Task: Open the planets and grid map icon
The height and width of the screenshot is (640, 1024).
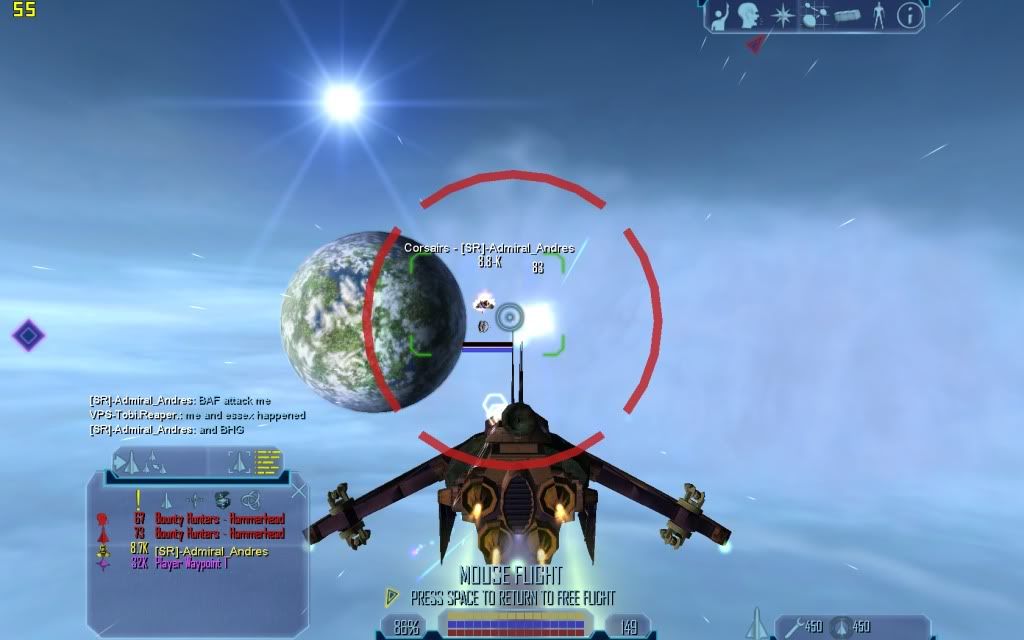Action: point(813,16)
